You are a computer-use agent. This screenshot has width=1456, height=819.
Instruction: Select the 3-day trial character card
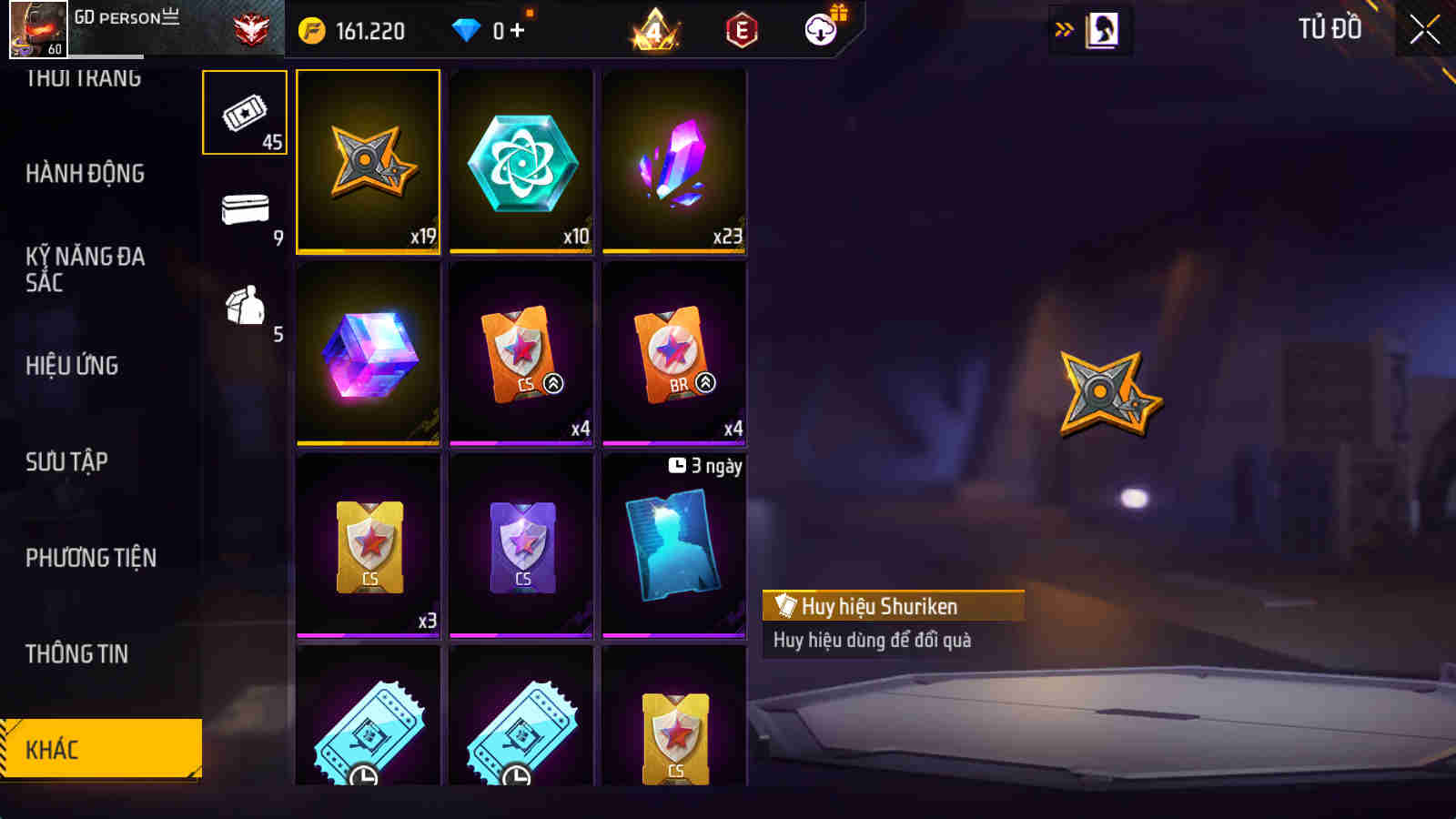point(672,541)
